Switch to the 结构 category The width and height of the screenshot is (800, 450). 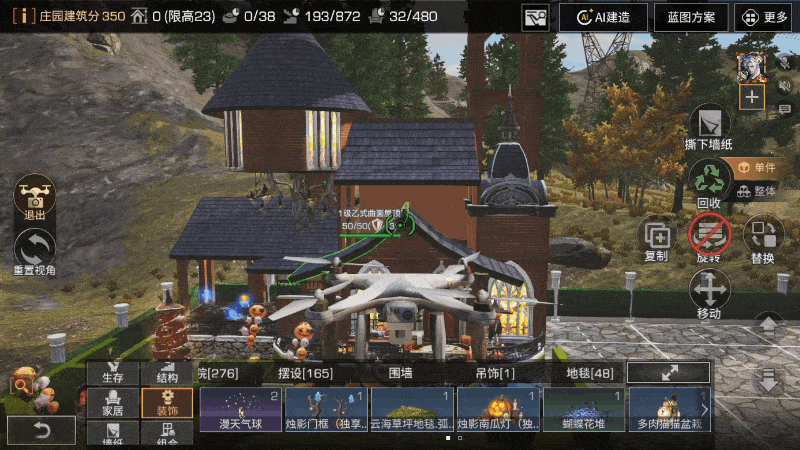click(167, 372)
